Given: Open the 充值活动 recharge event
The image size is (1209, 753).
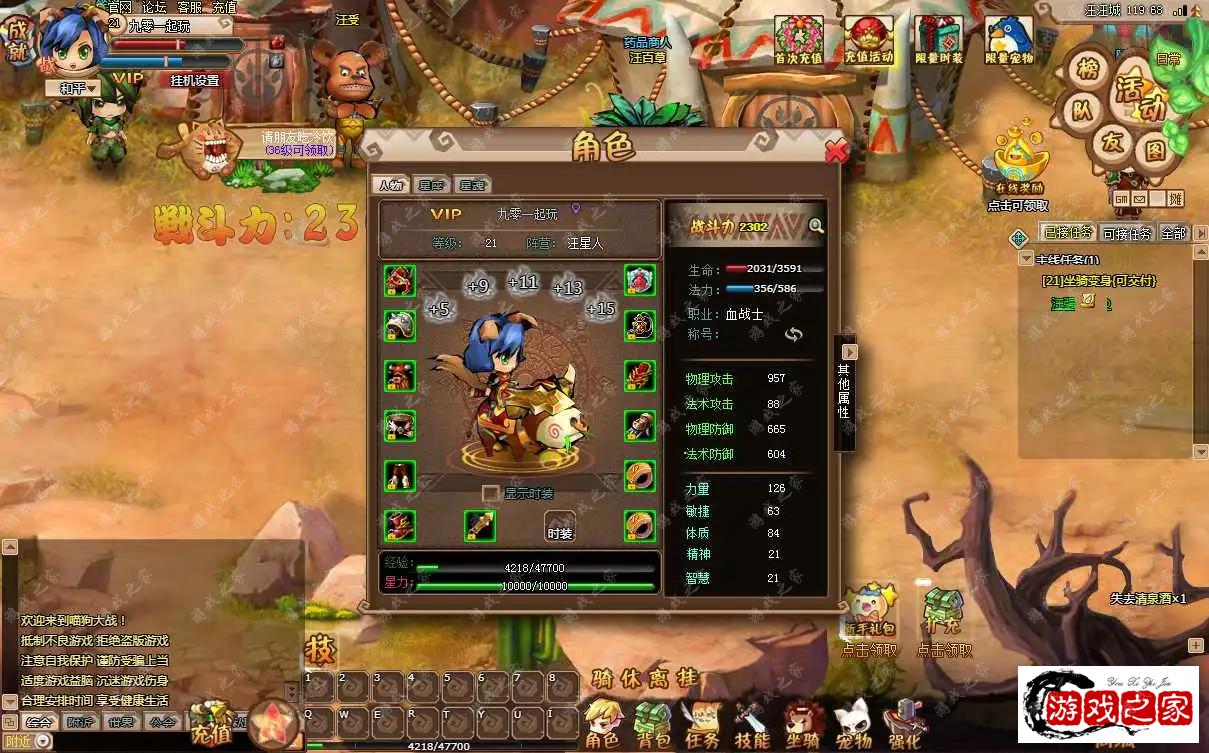Looking at the screenshot, I should coord(868,40).
